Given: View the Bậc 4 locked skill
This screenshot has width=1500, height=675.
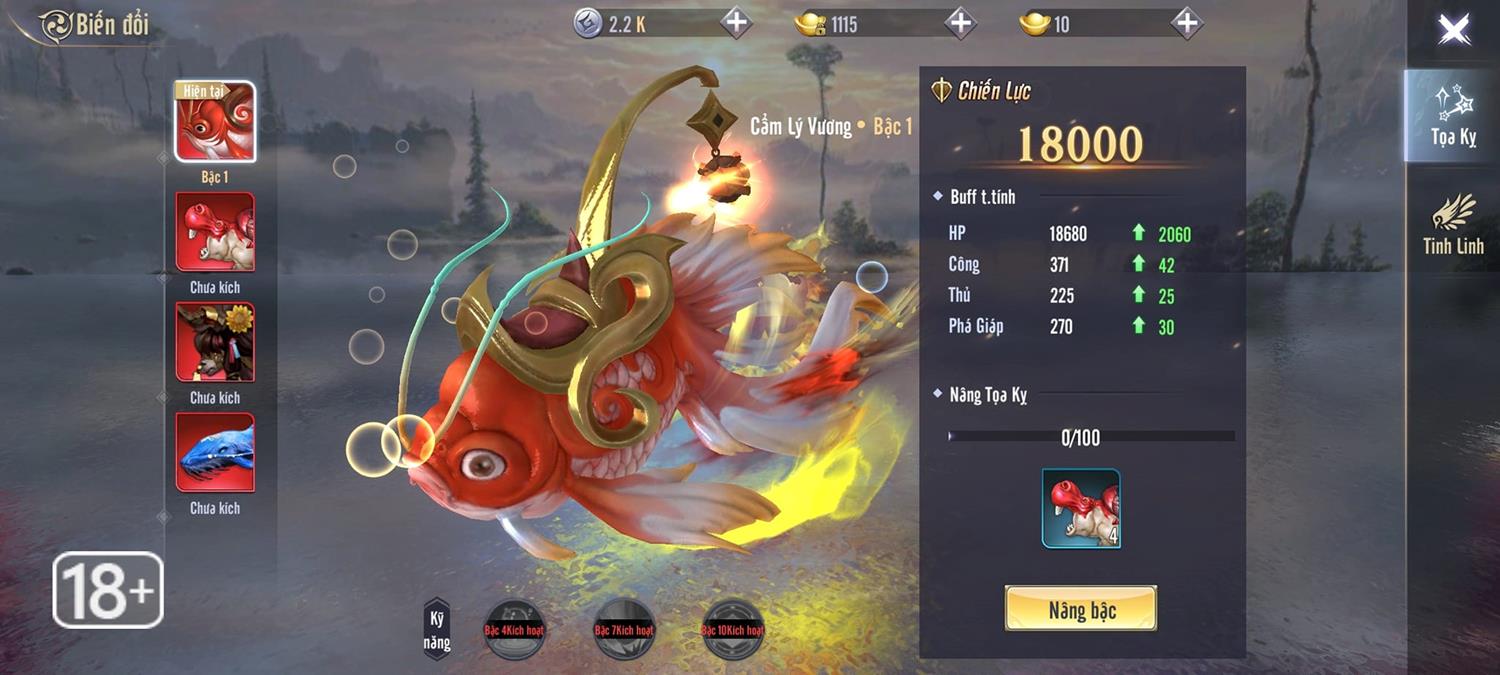Looking at the screenshot, I should (513, 630).
